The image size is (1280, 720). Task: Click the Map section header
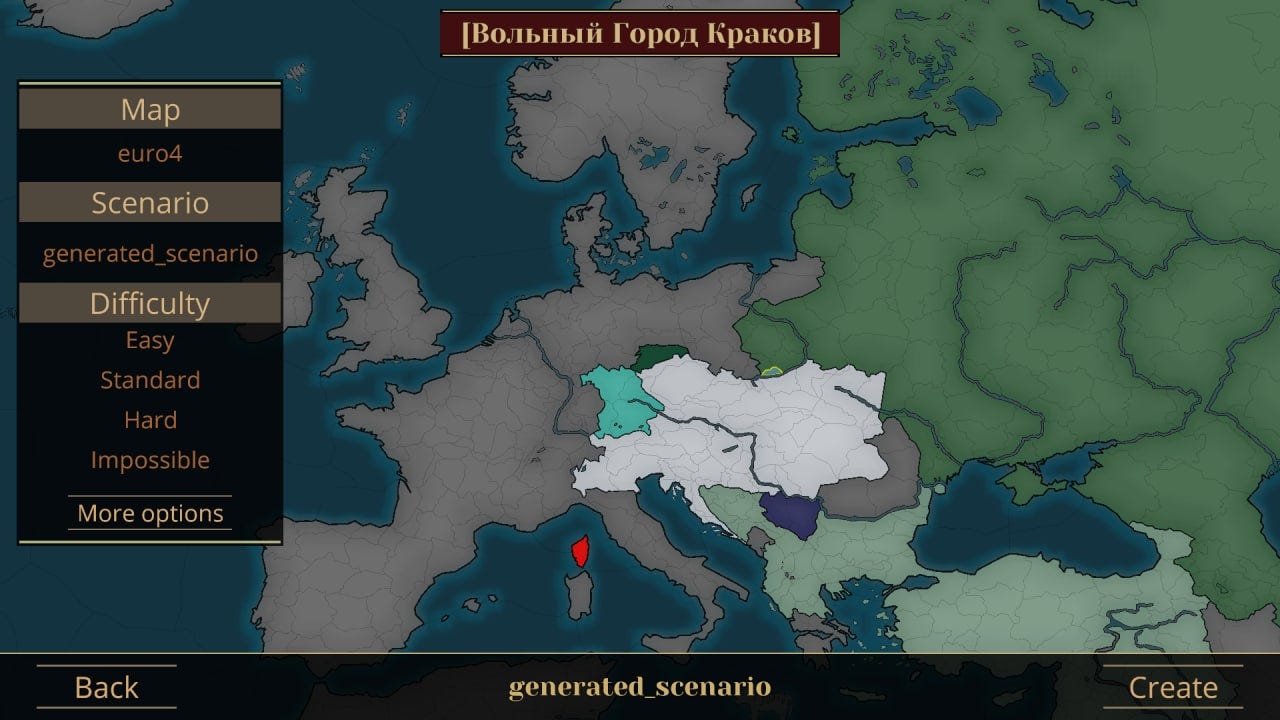(149, 109)
